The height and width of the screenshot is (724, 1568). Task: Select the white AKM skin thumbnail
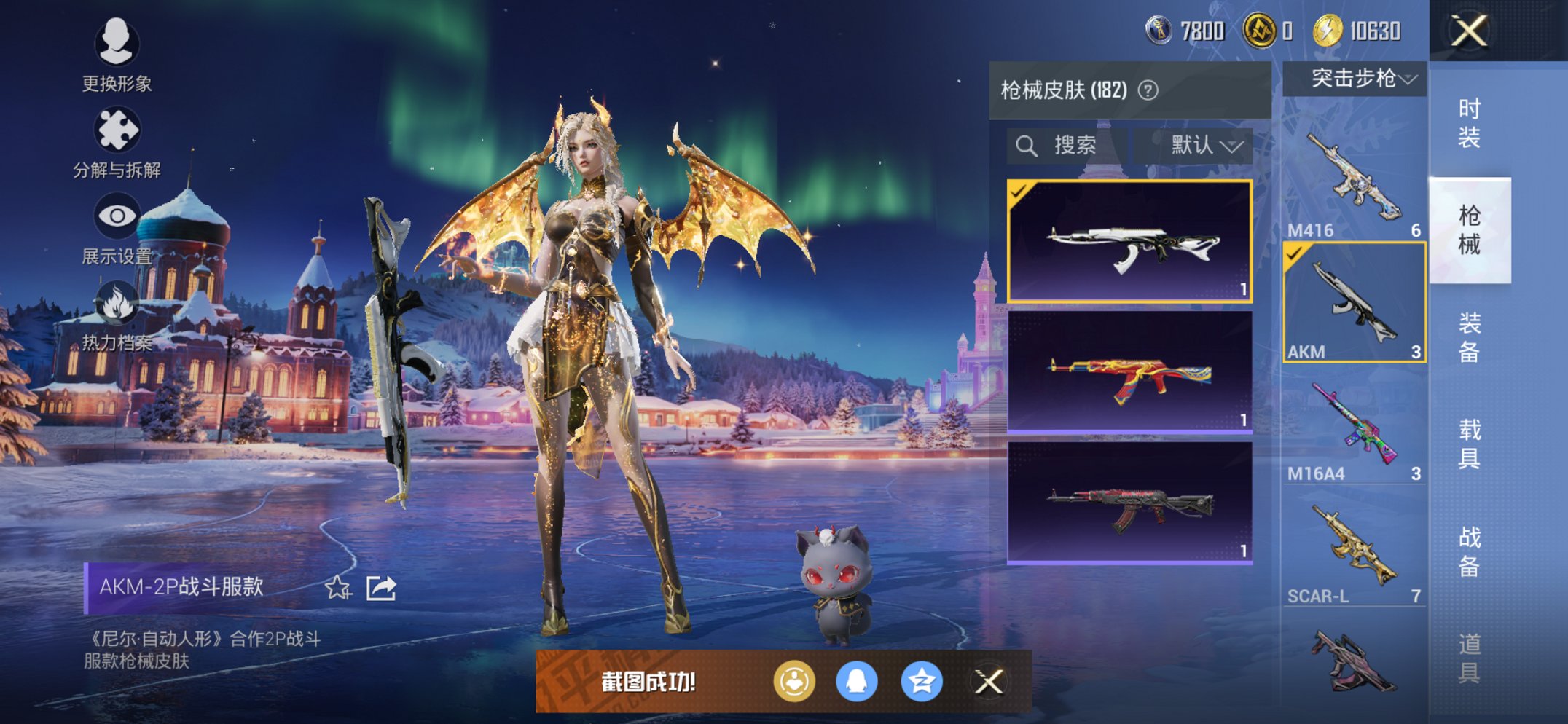tap(1129, 241)
